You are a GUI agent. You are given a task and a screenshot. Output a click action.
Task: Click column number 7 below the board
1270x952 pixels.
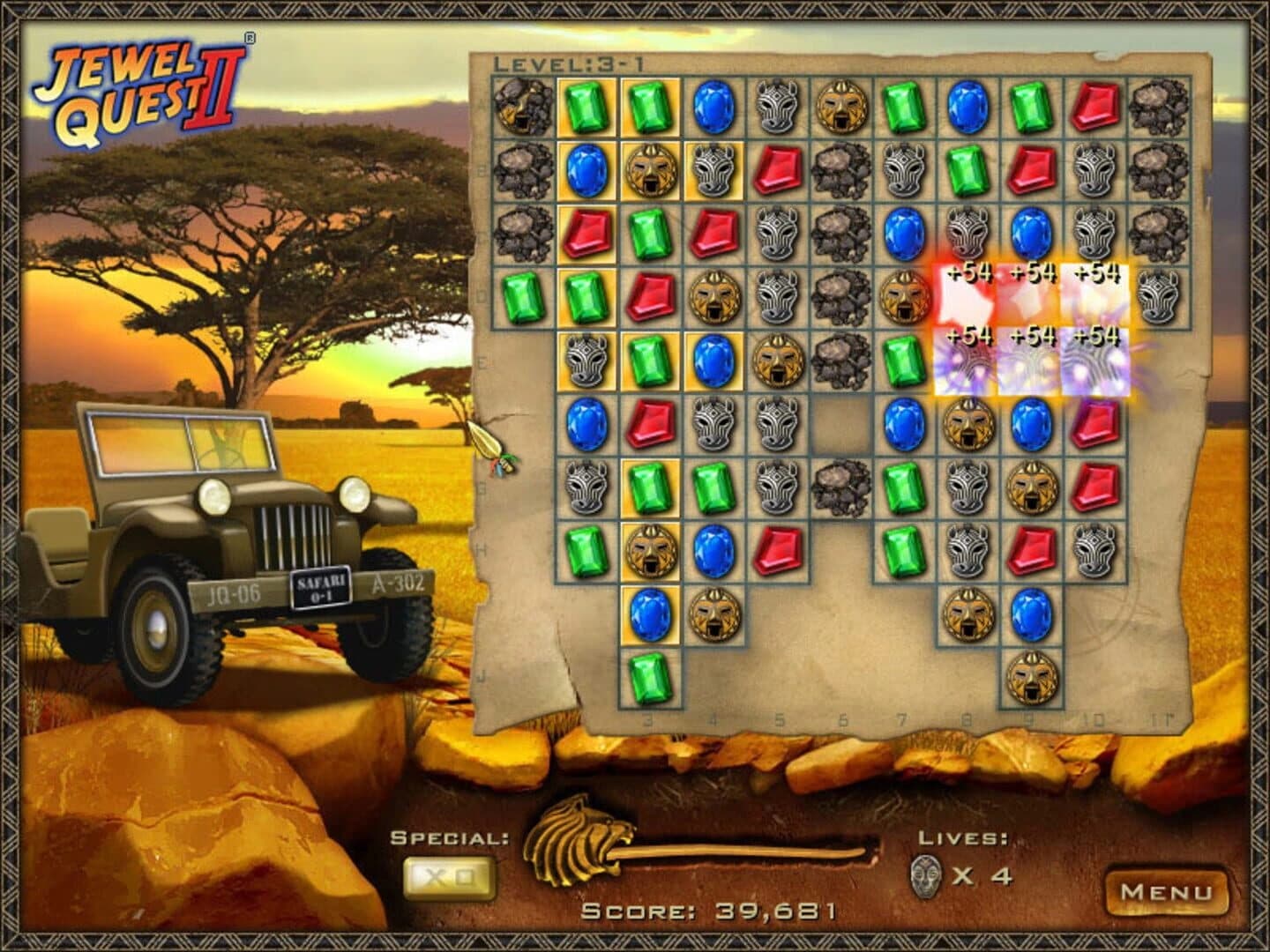901,715
